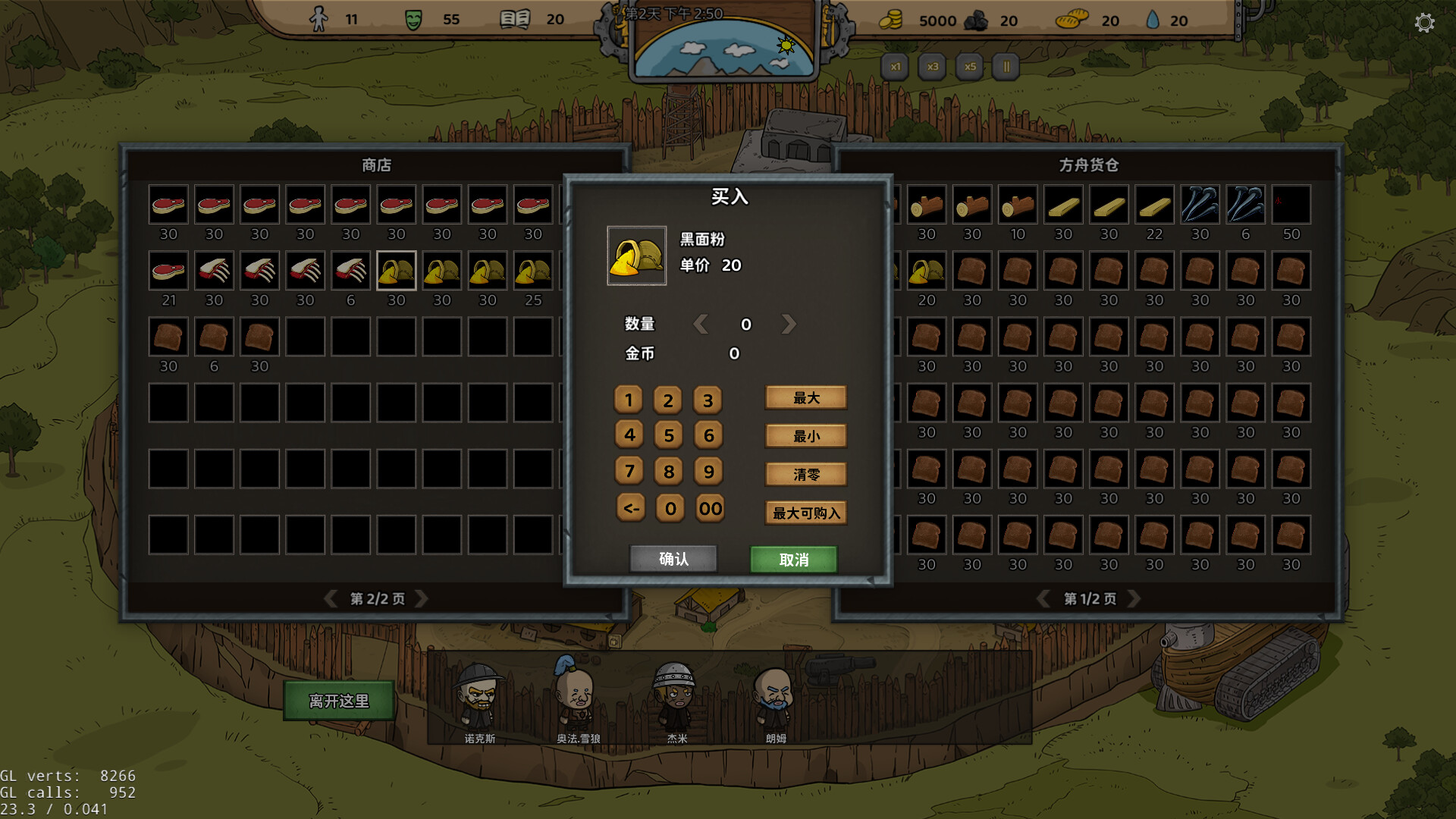The height and width of the screenshot is (819, 1456).
Task: Leave the shop via 离开这里
Action: [338, 701]
